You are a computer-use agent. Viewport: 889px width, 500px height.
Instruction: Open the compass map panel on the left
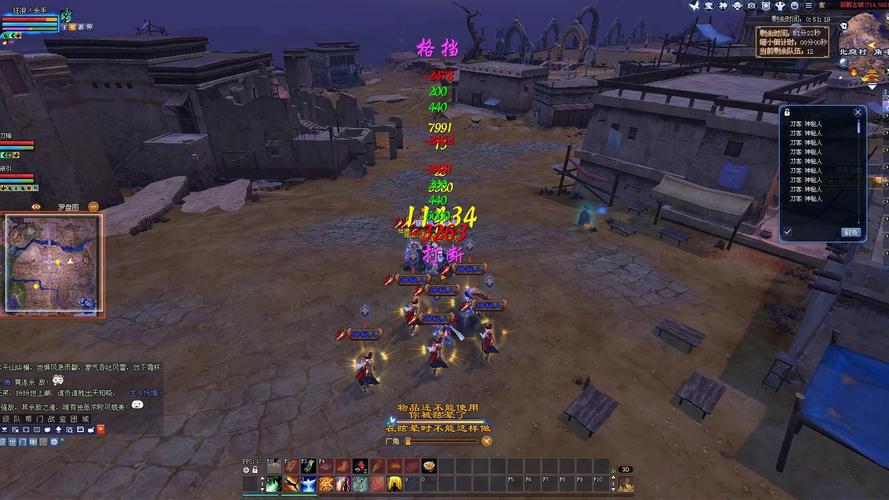52,263
